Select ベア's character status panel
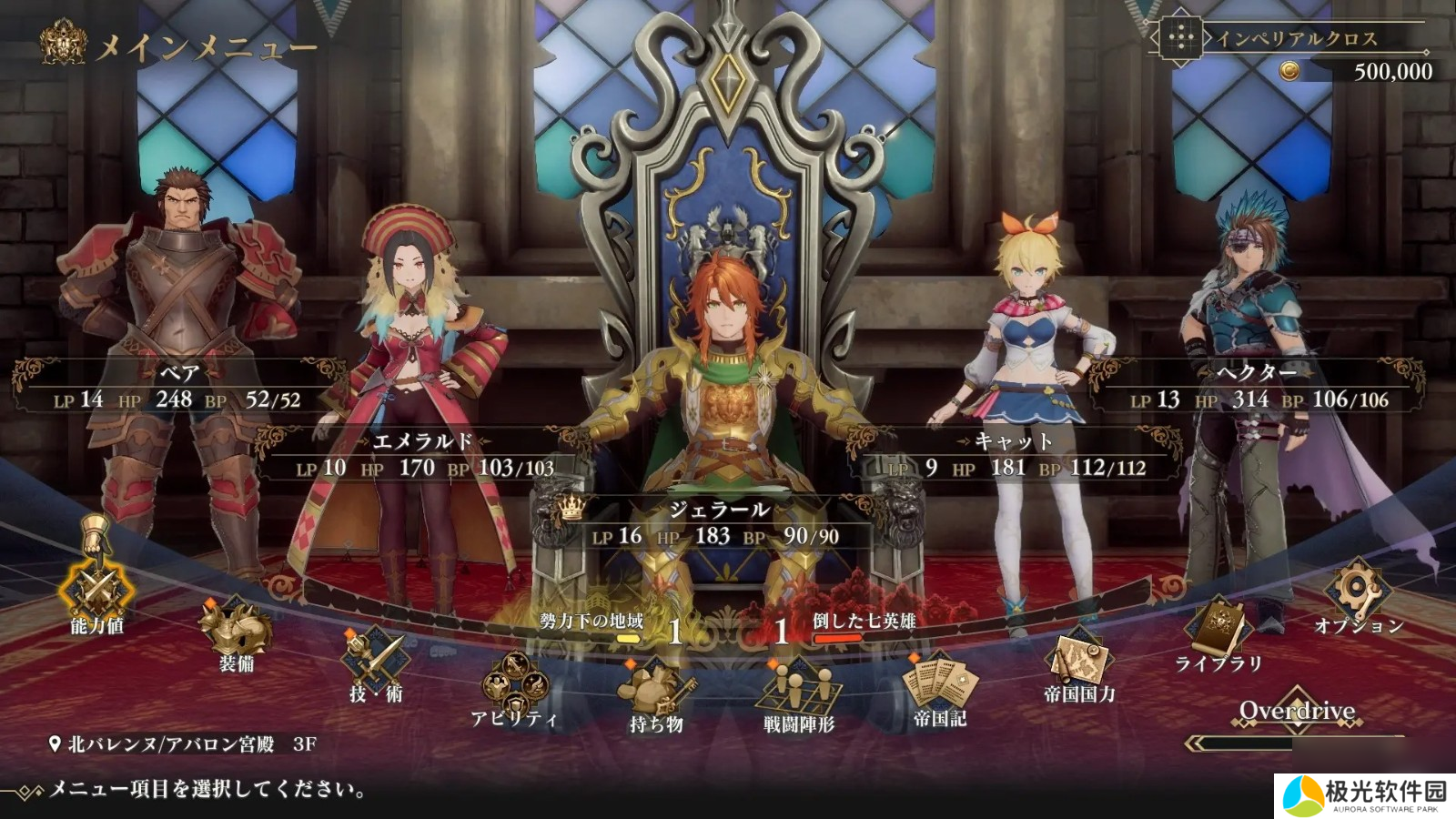This screenshot has height=819, width=1456. (x=178, y=387)
